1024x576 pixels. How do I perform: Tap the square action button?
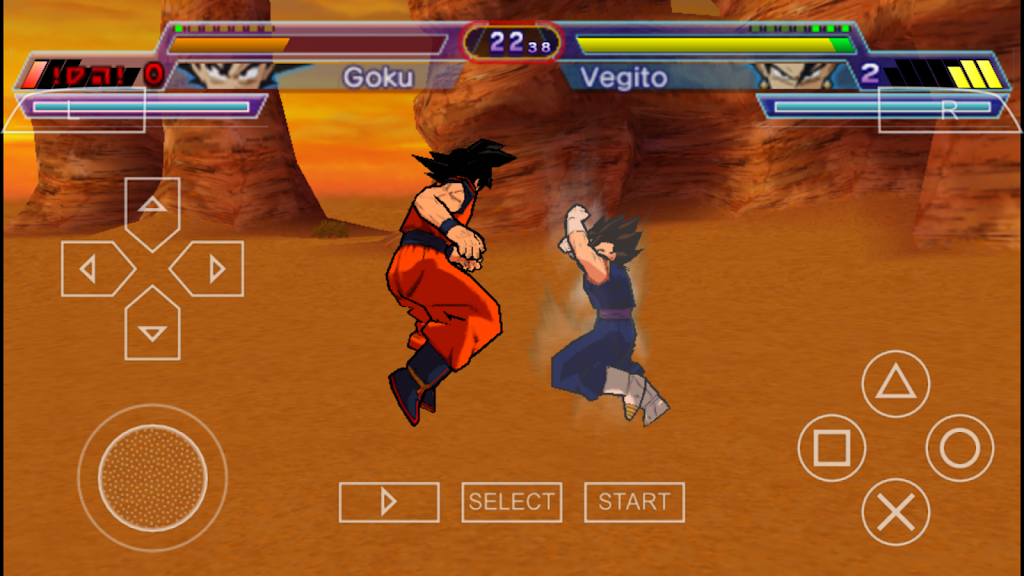point(831,448)
